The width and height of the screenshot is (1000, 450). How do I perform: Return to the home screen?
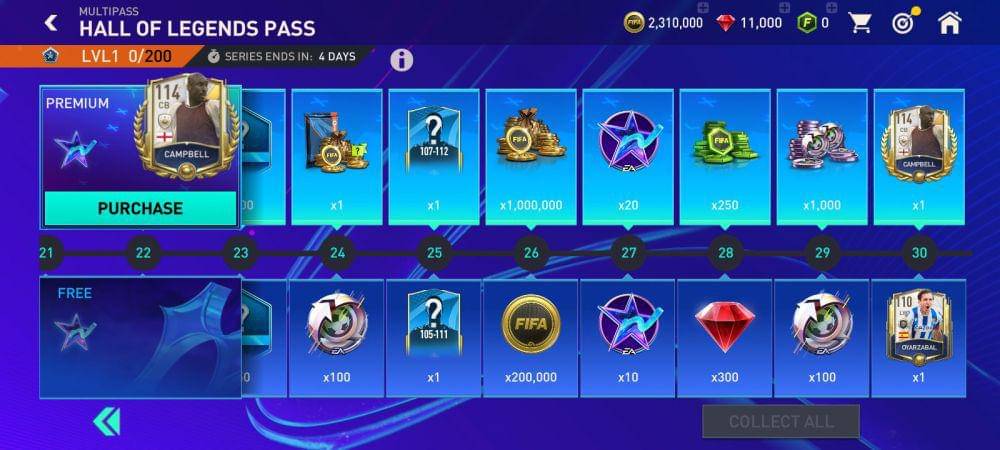pyautogui.click(x=949, y=22)
